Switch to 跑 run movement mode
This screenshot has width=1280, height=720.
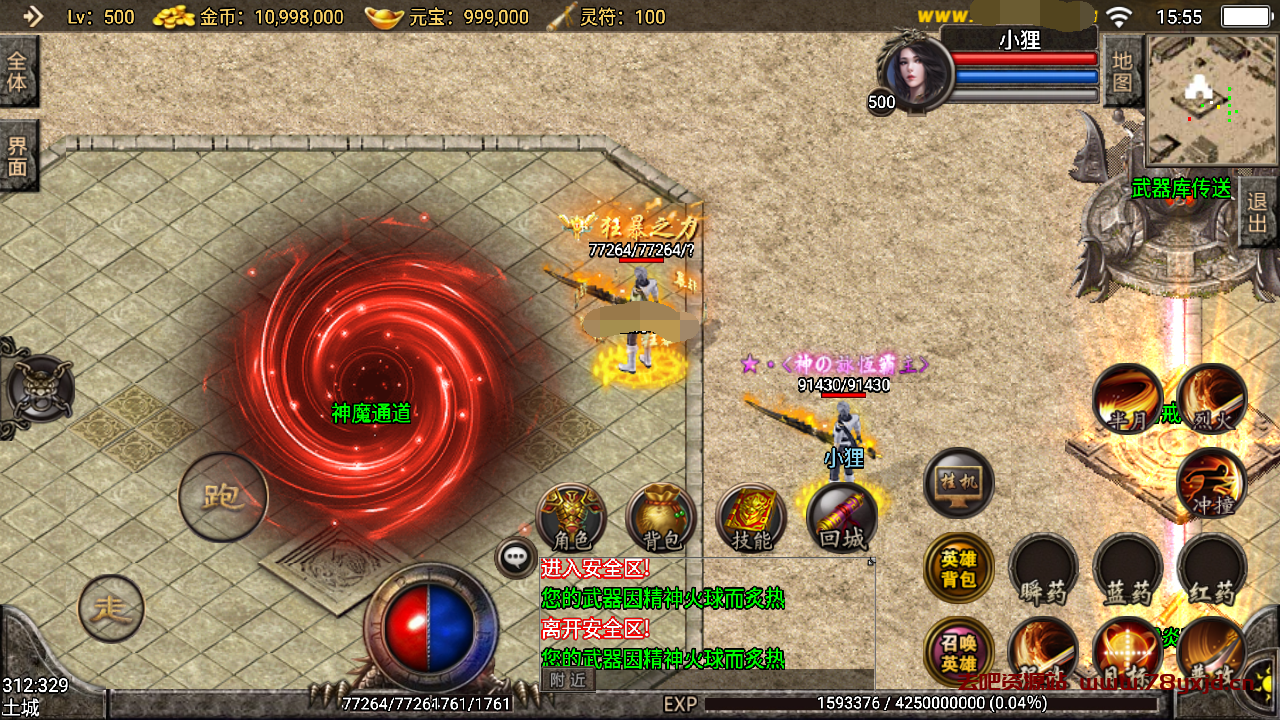(223, 496)
